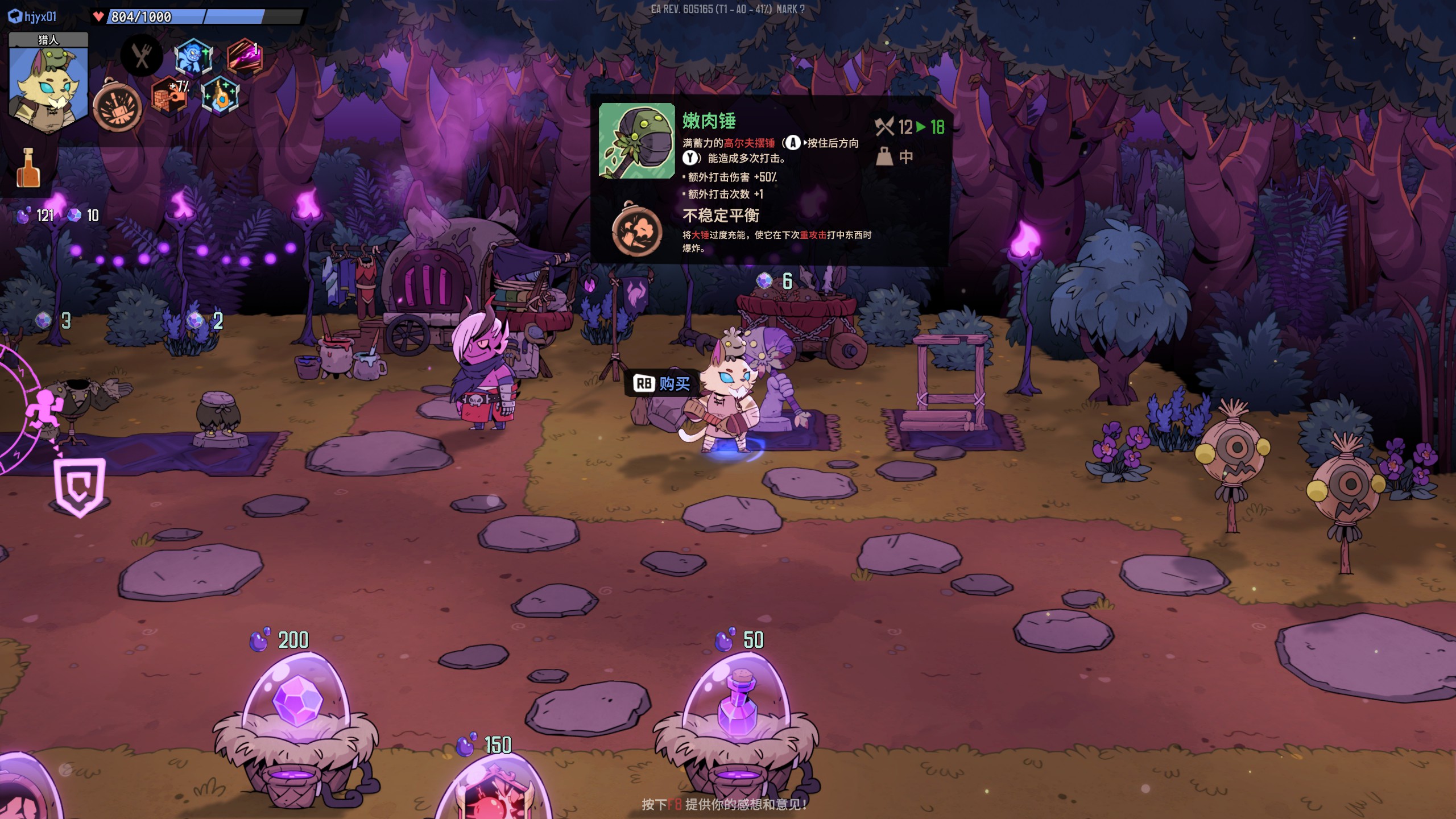Viewport: 1456px width, 819px height.
Task: Click the hjyx01 player name tag
Action: pyautogui.click(x=33, y=16)
